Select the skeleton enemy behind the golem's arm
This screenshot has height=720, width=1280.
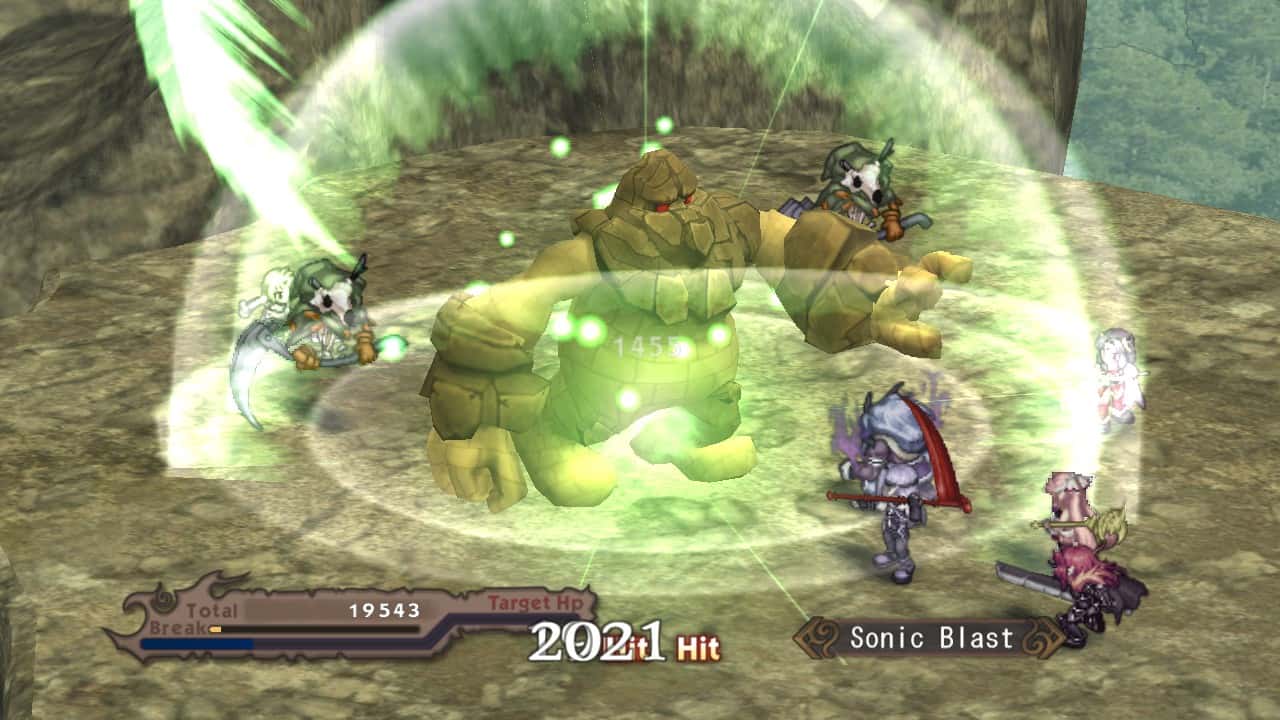(x=855, y=200)
